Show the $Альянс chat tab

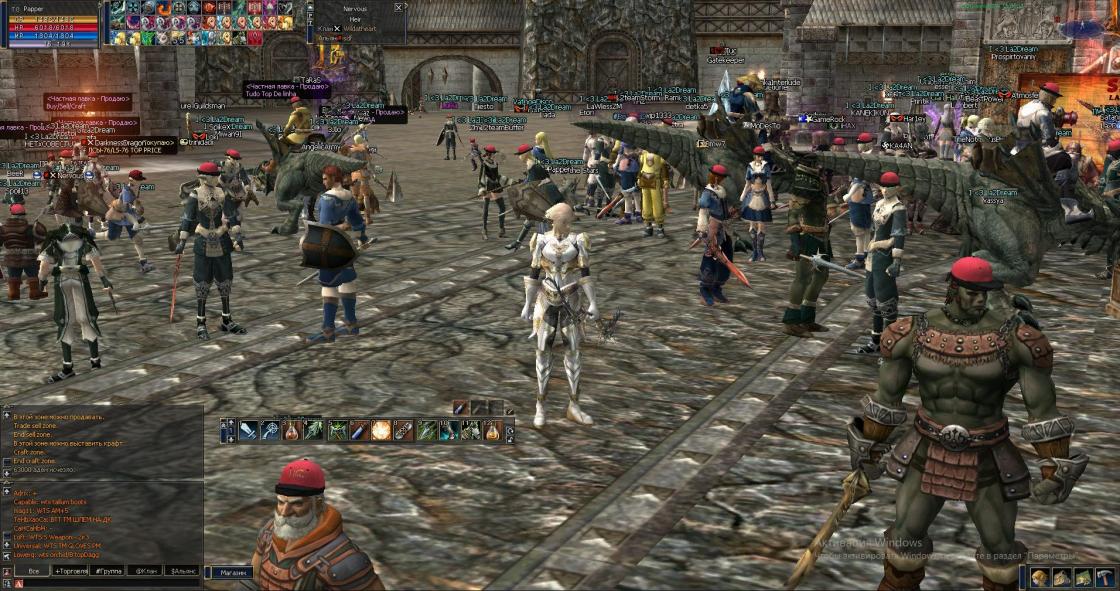coord(183,571)
